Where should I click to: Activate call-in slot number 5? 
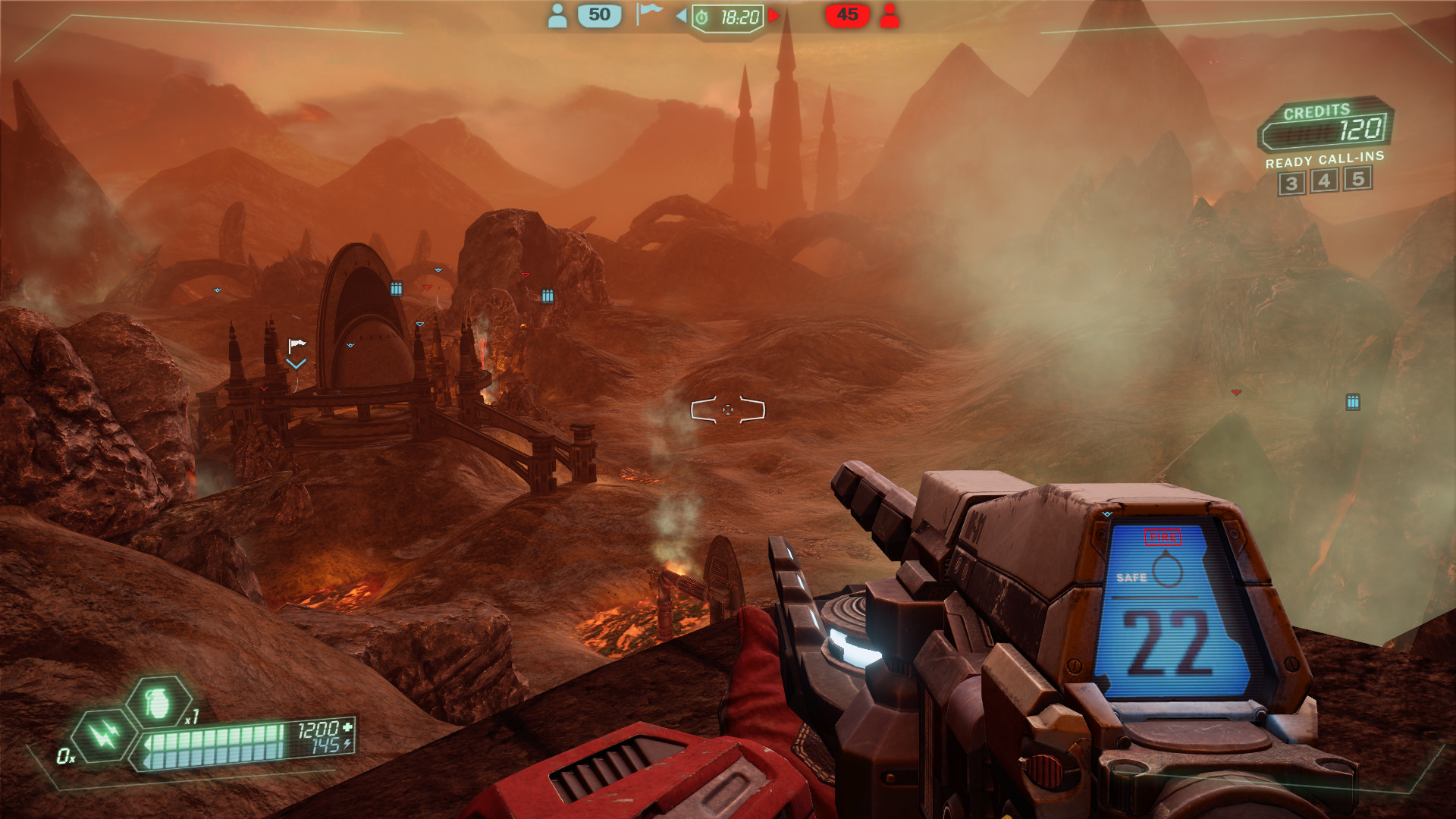[1357, 178]
